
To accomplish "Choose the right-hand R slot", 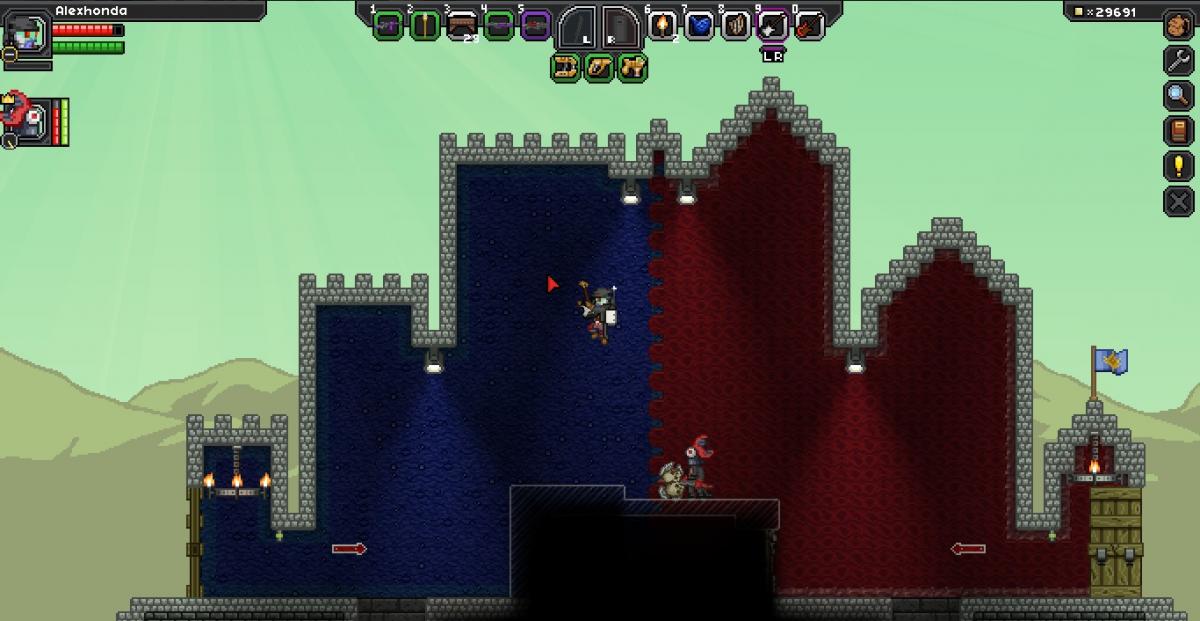I will (x=621, y=27).
